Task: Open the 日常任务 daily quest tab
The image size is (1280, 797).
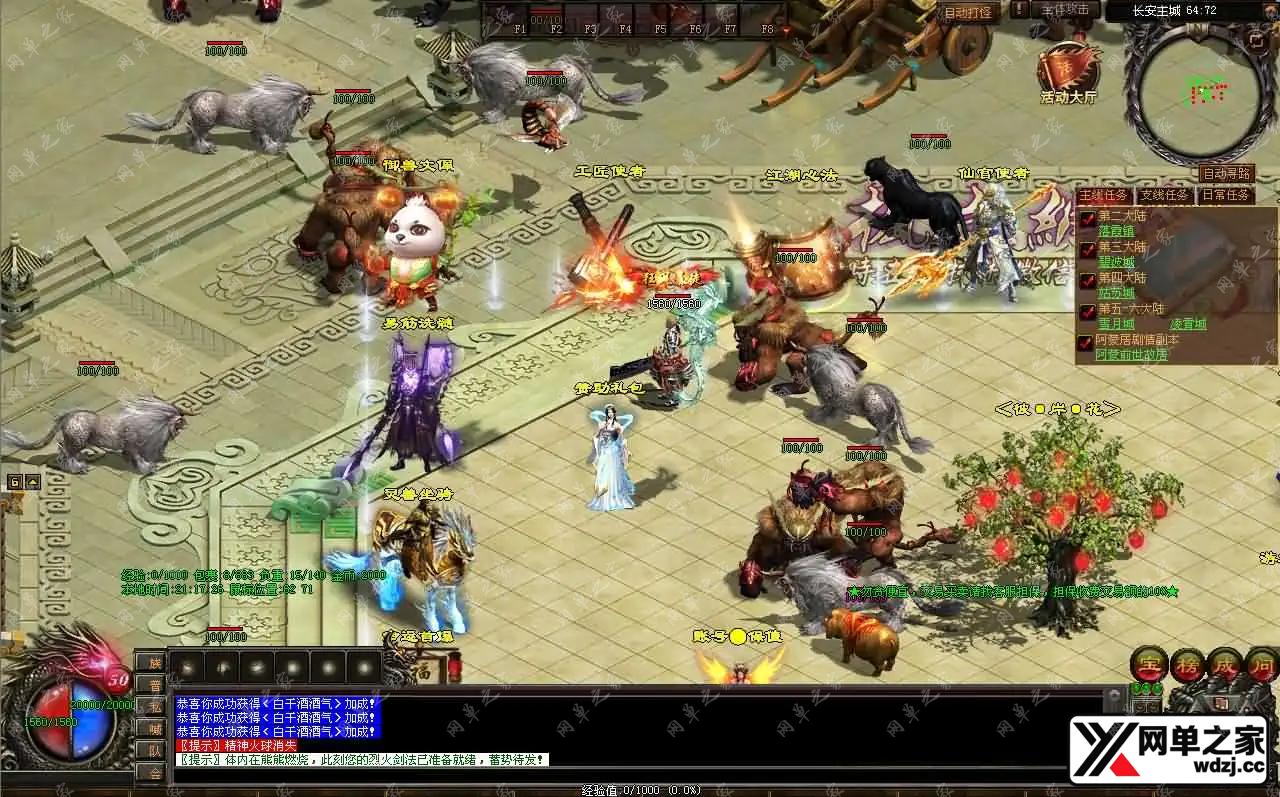Action: [x=1225, y=195]
